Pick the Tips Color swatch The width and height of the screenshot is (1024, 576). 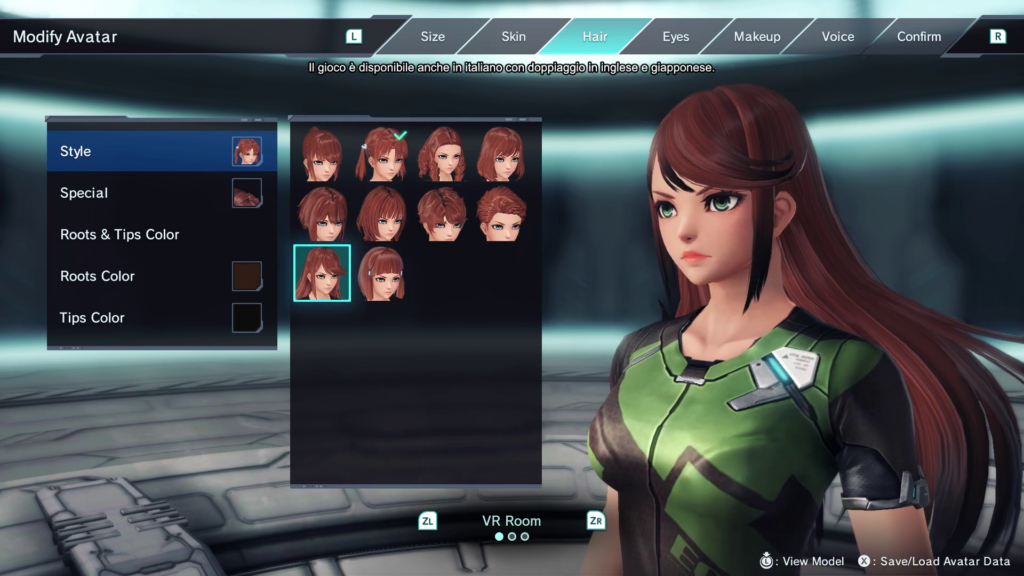click(246, 318)
